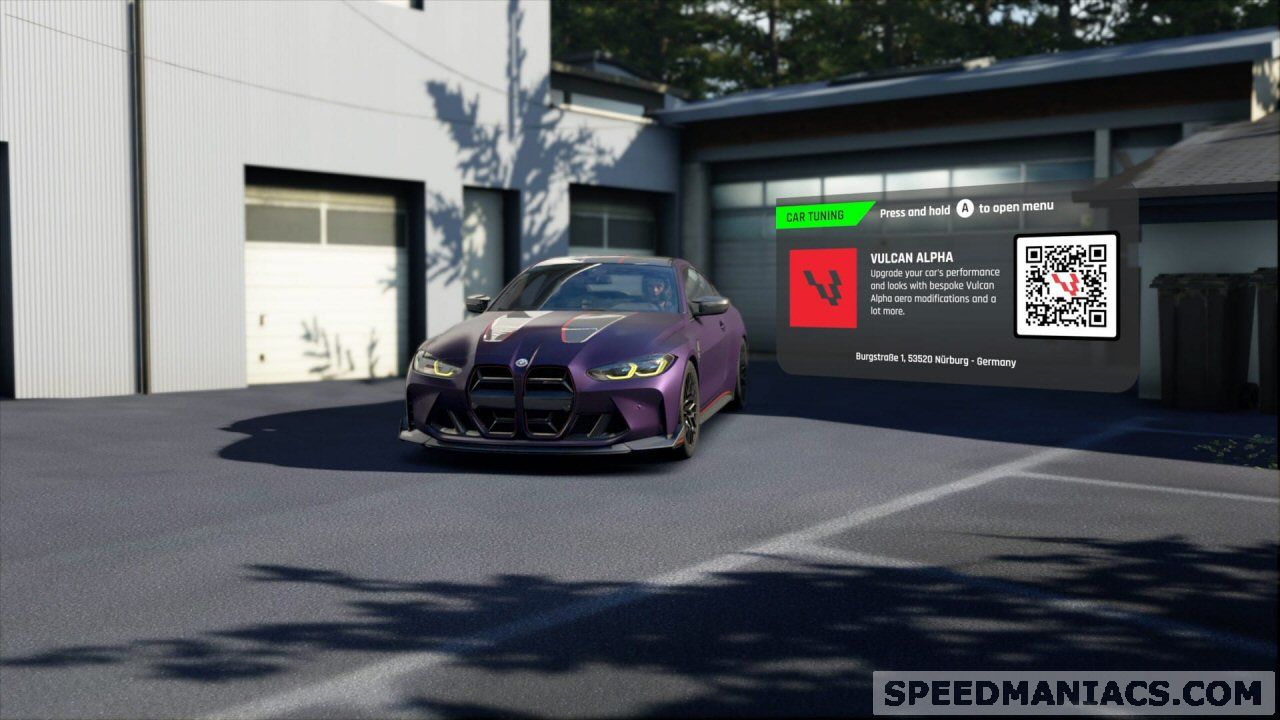
Task: Collapse the Vulcan Alpha description box
Action: coord(934,290)
